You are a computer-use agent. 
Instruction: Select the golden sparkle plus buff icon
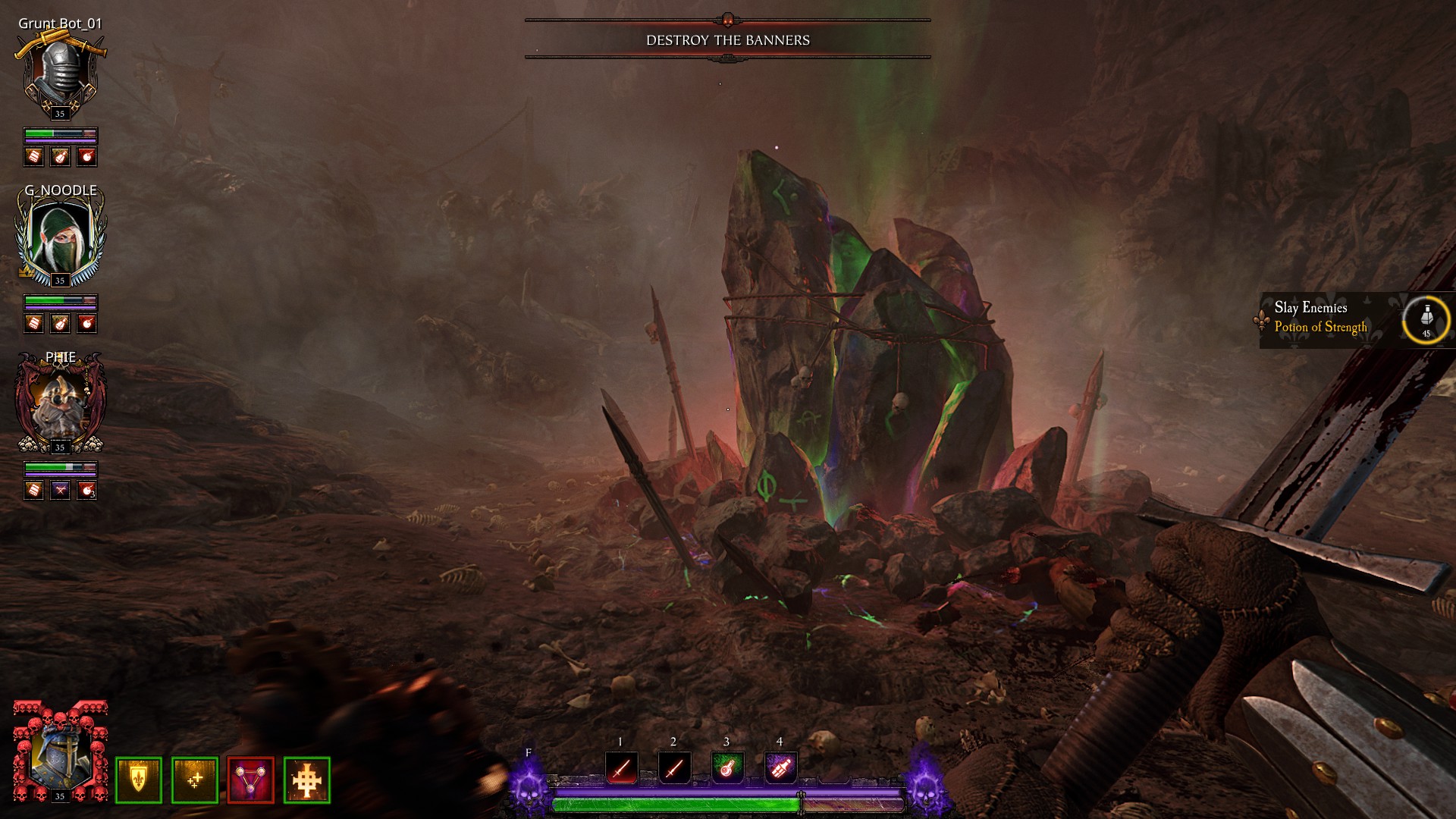click(195, 780)
